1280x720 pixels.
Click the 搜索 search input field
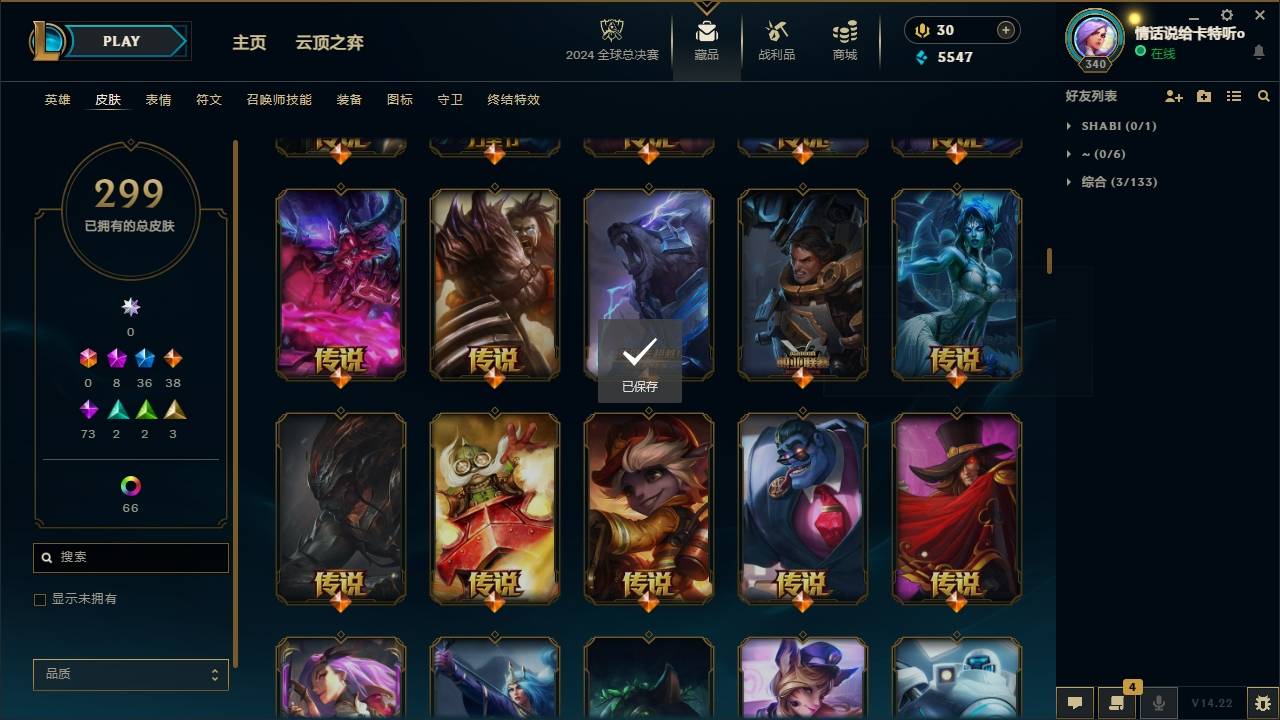[130, 557]
